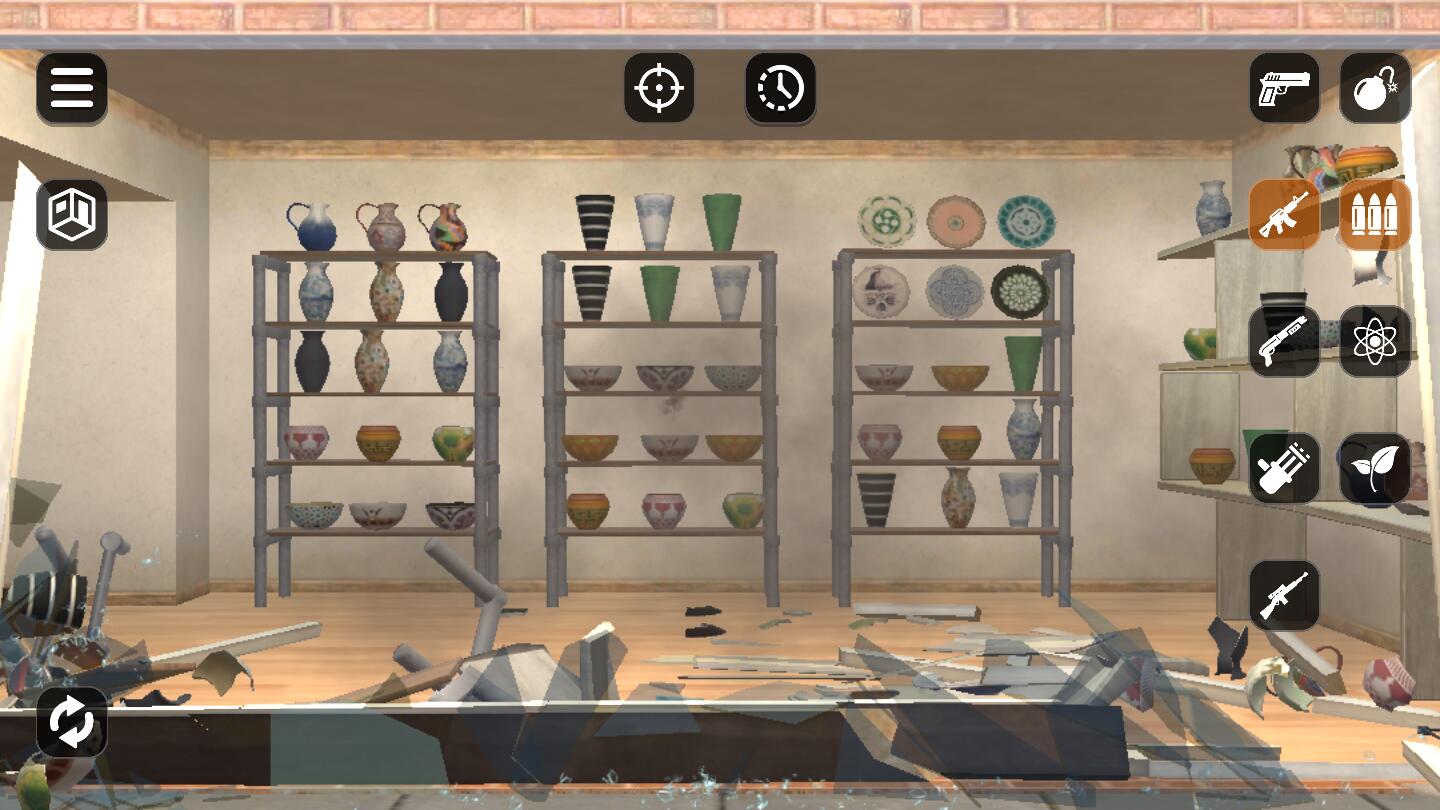Select the leaf icon

click(x=1375, y=468)
